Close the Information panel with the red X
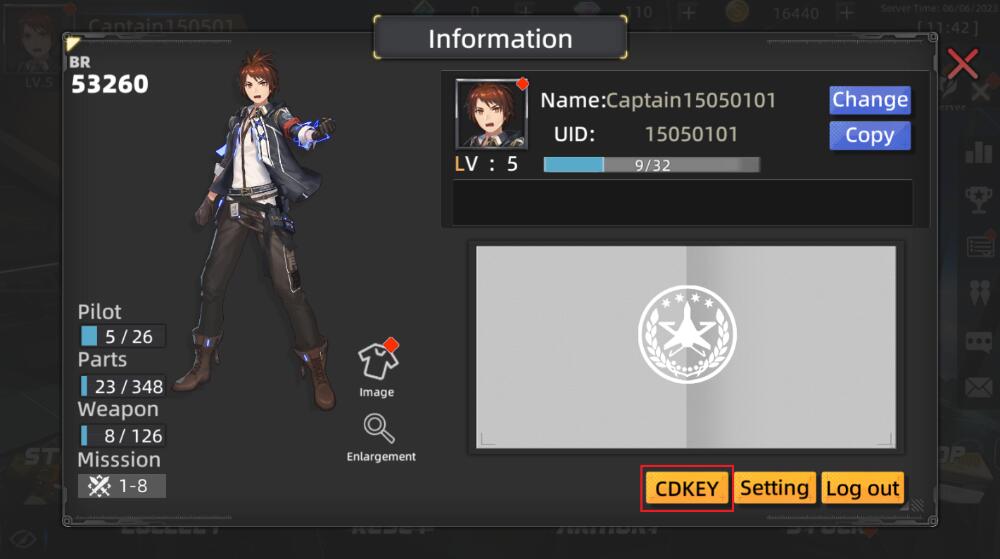 [962, 64]
